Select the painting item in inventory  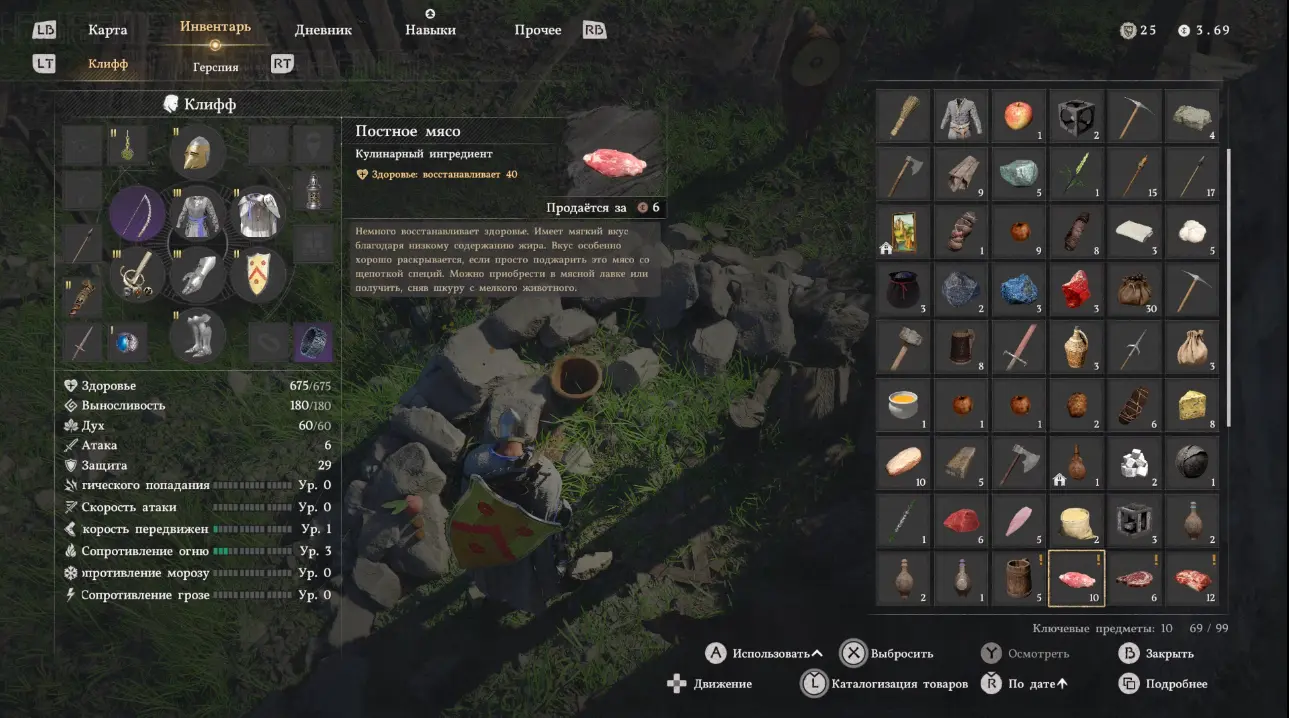click(903, 232)
